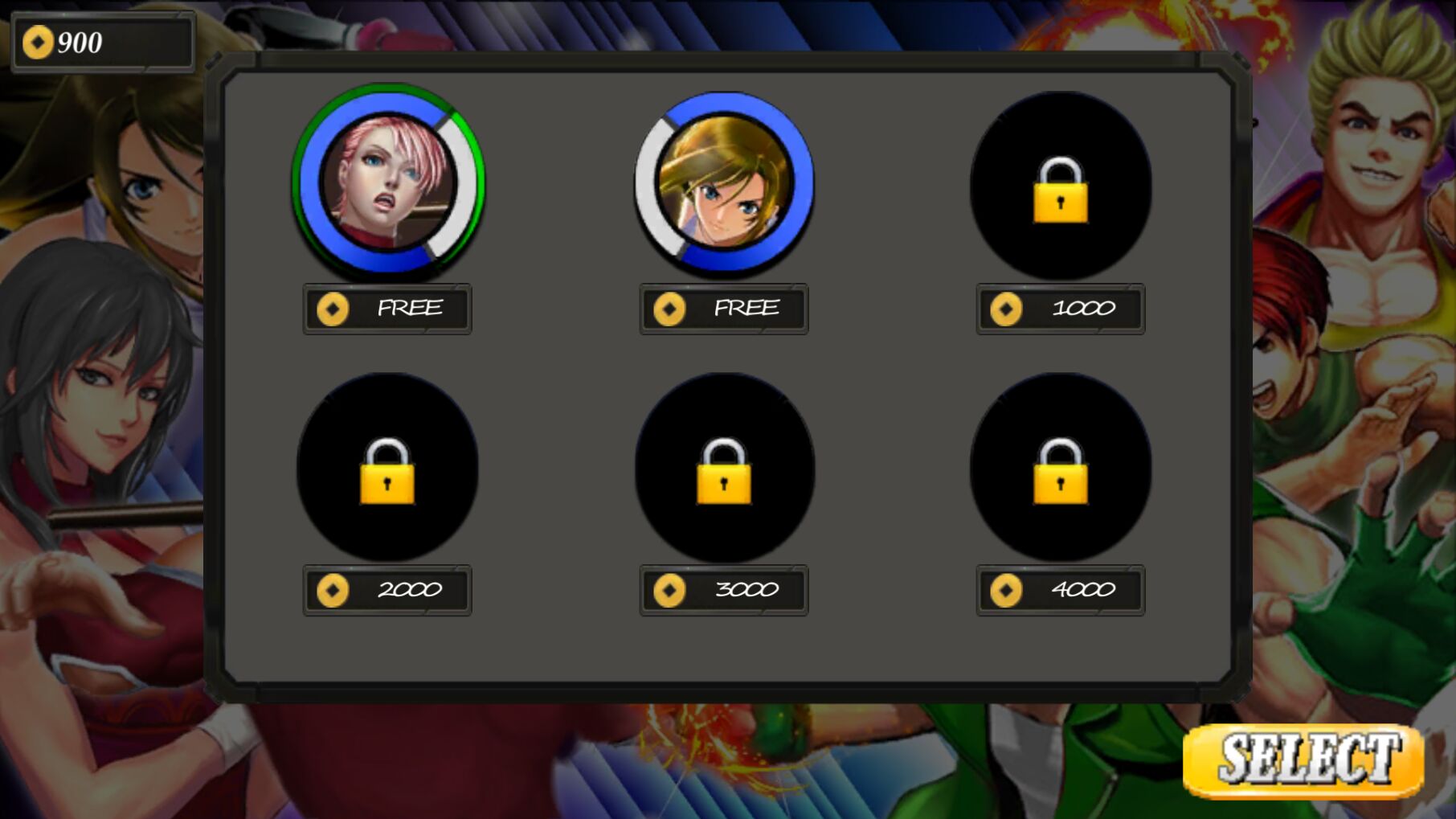The image size is (1456, 819).
Task: Tap the locked fighter priced 4000
Action: pyautogui.click(x=1060, y=468)
